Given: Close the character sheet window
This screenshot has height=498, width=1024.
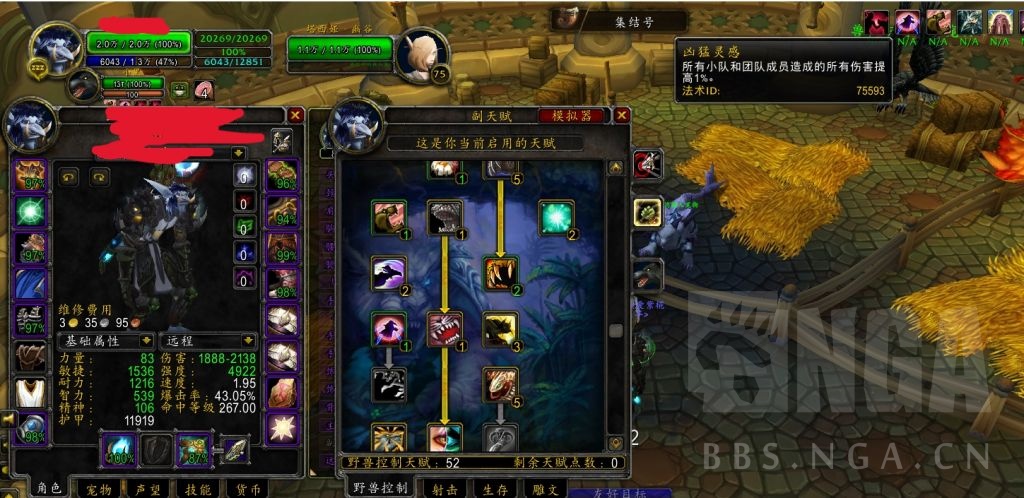Looking at the screenshot, I should pos(294,116).
